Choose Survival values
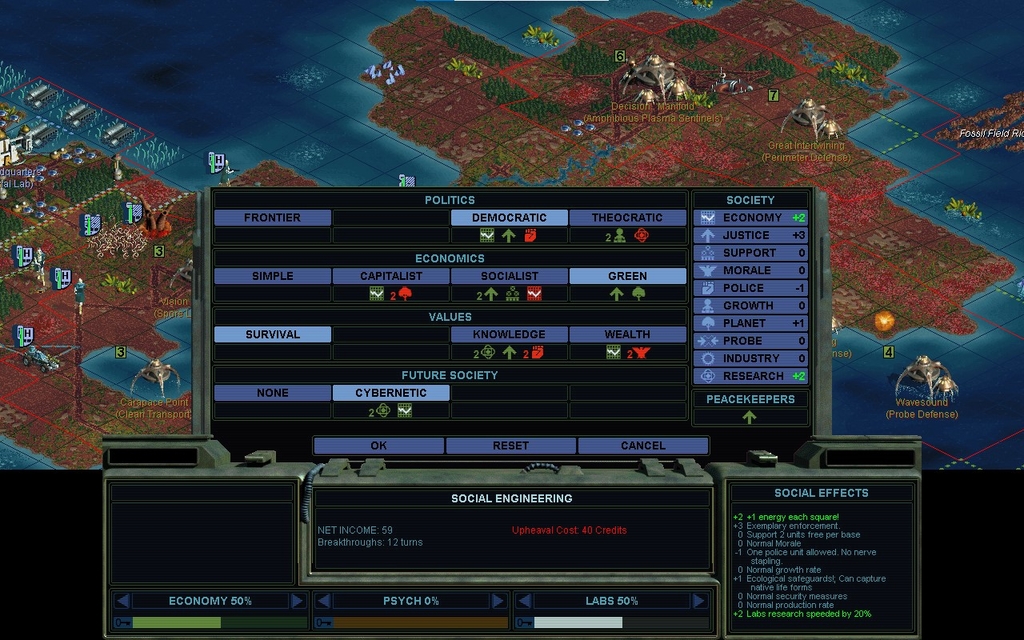 272,335
